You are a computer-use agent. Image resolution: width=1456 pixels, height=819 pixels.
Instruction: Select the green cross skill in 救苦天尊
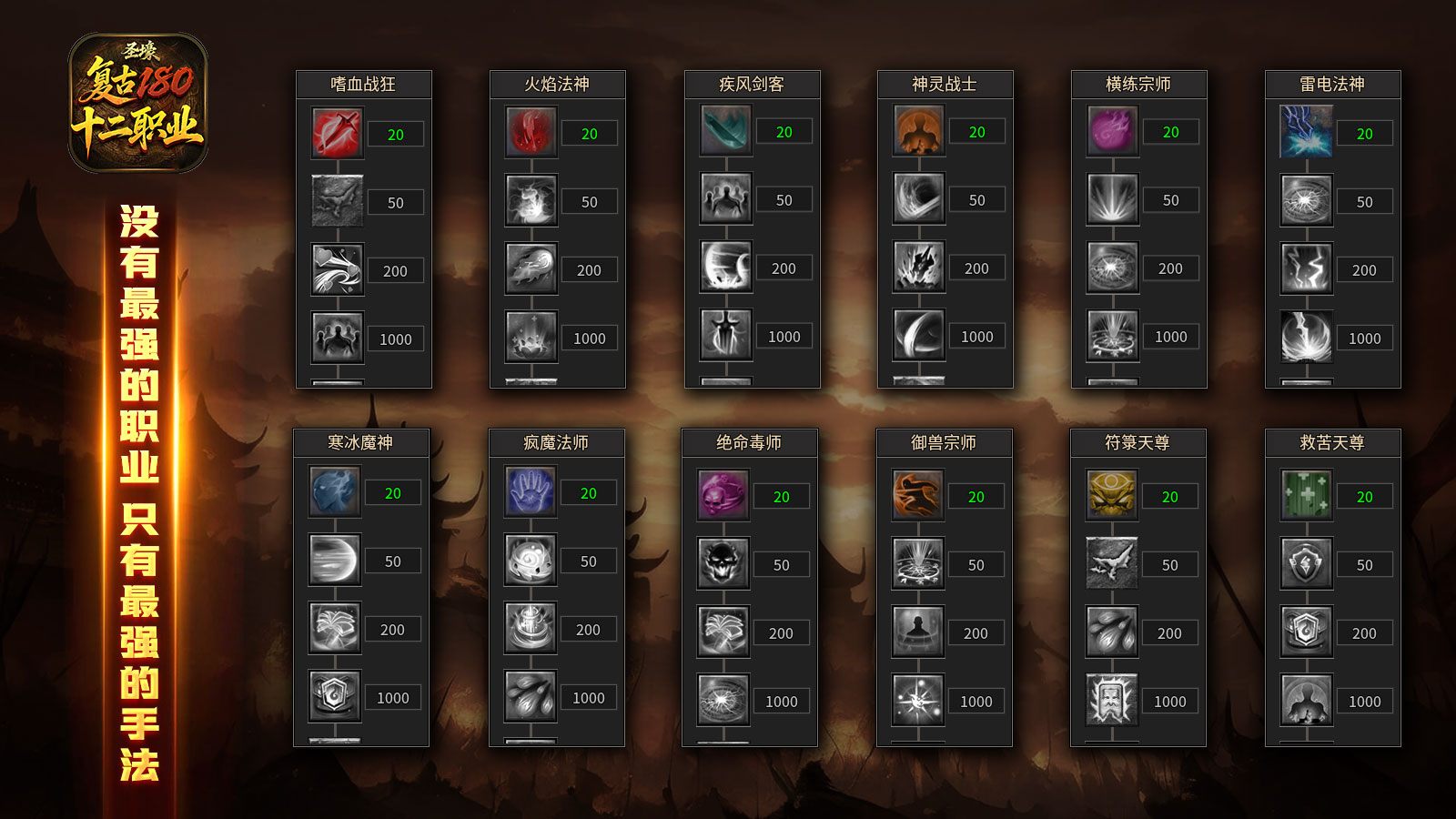point(1307,496)
